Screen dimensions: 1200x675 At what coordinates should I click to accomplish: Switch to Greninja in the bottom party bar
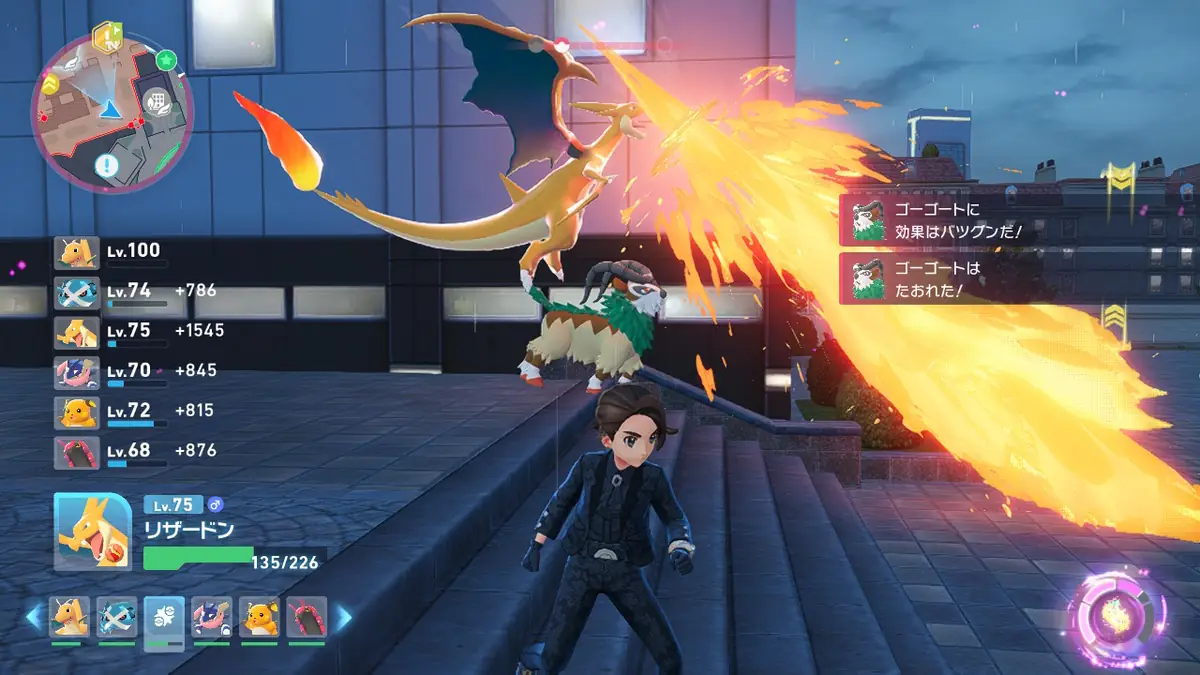211,617
